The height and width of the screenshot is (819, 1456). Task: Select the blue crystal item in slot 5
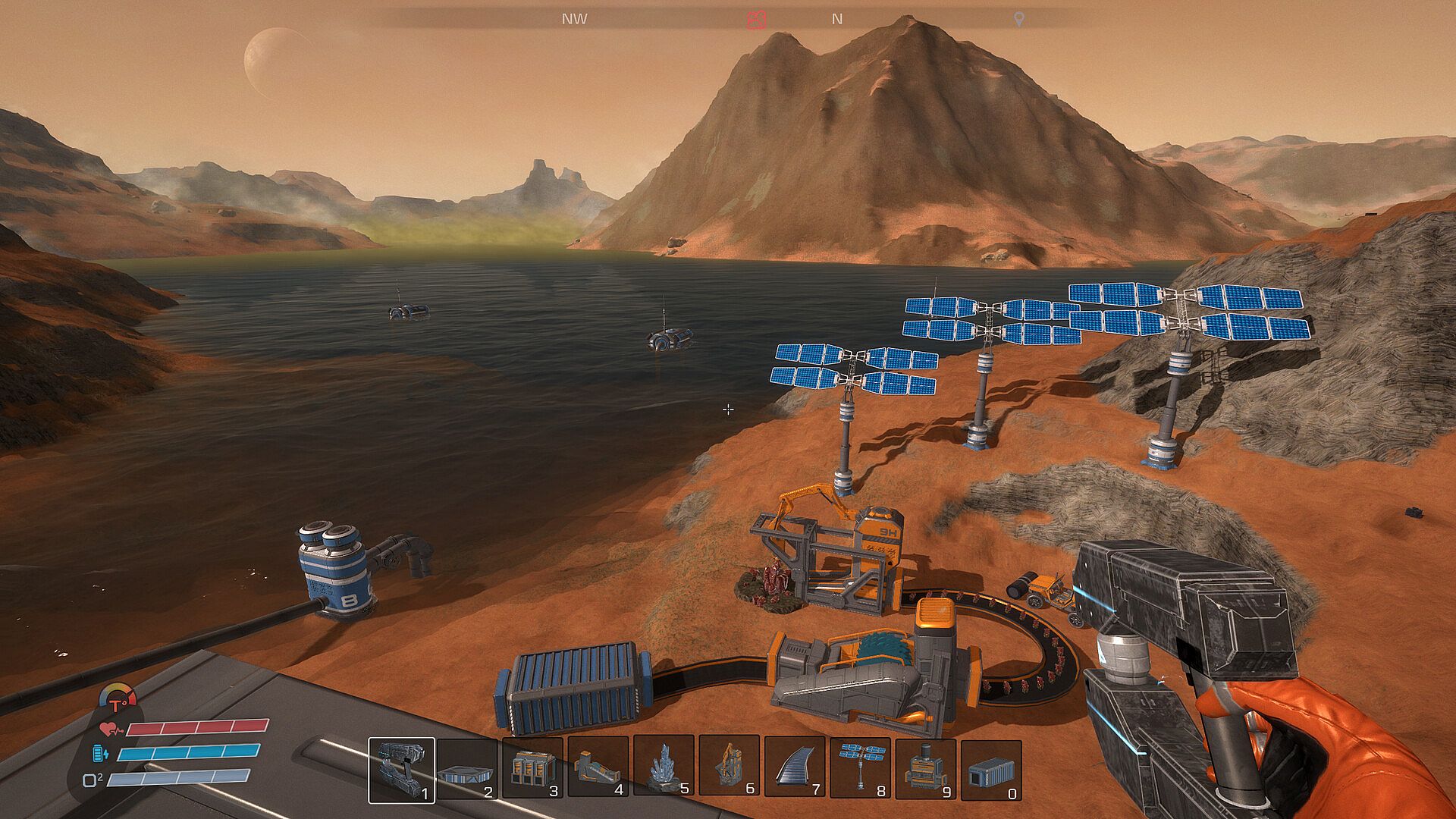[664, 767]
